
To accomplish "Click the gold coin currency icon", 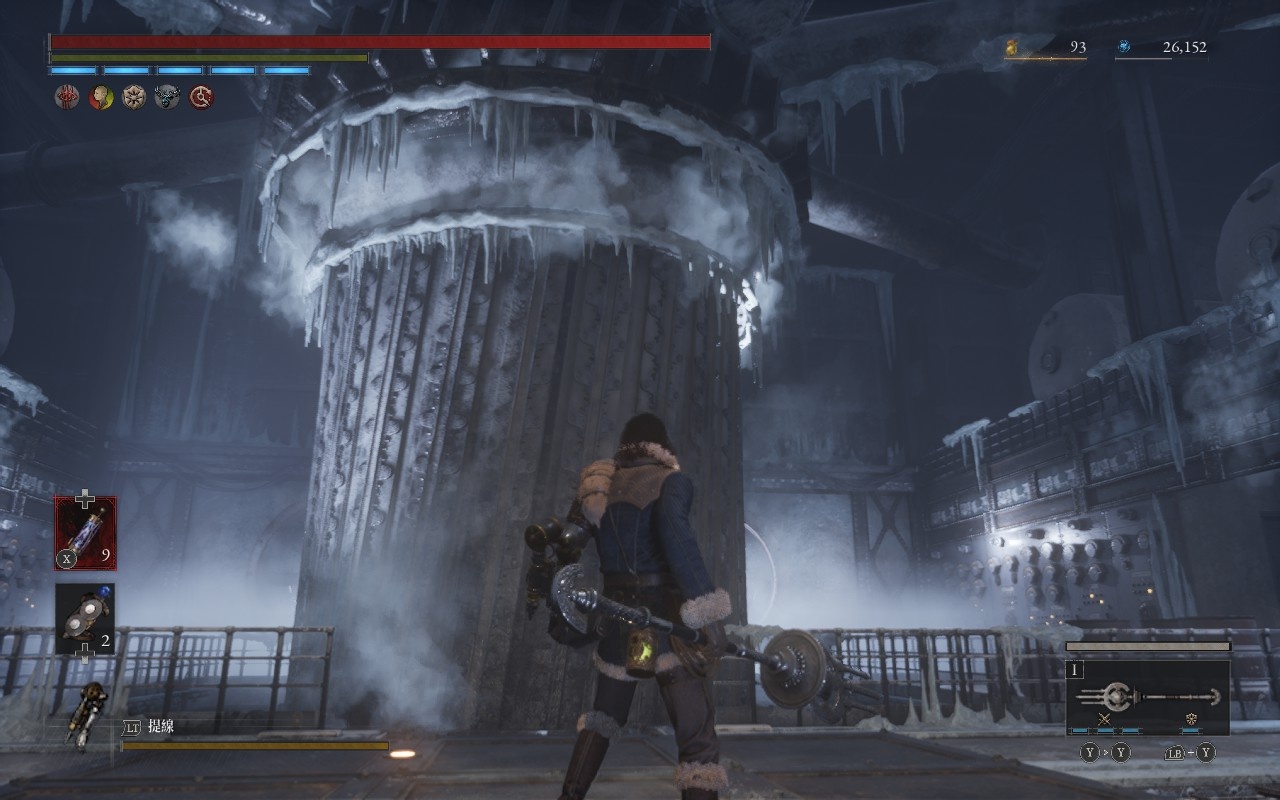I will 1012,46.
